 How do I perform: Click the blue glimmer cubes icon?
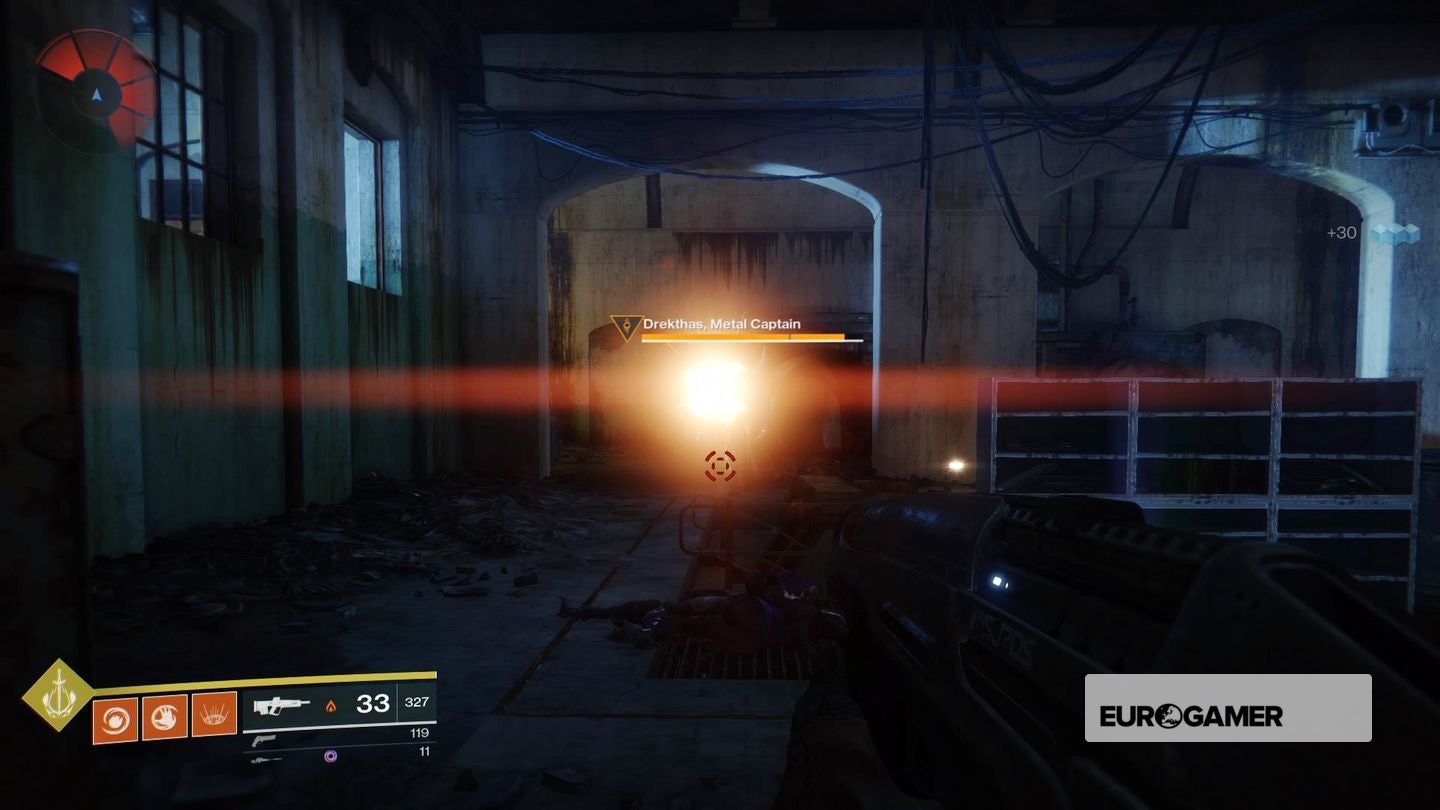coord(1395,234)
